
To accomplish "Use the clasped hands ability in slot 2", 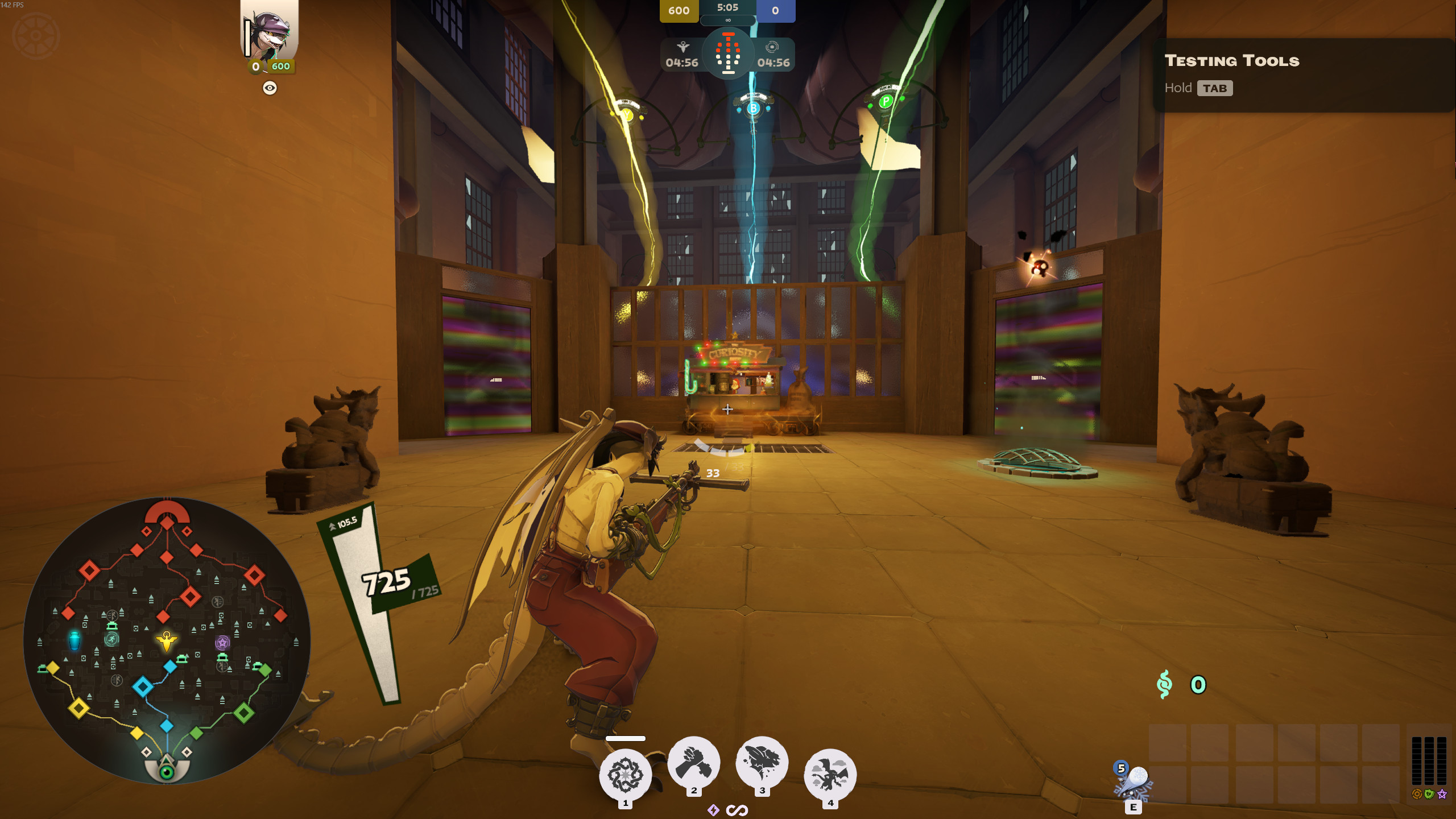I will point(693,763).
